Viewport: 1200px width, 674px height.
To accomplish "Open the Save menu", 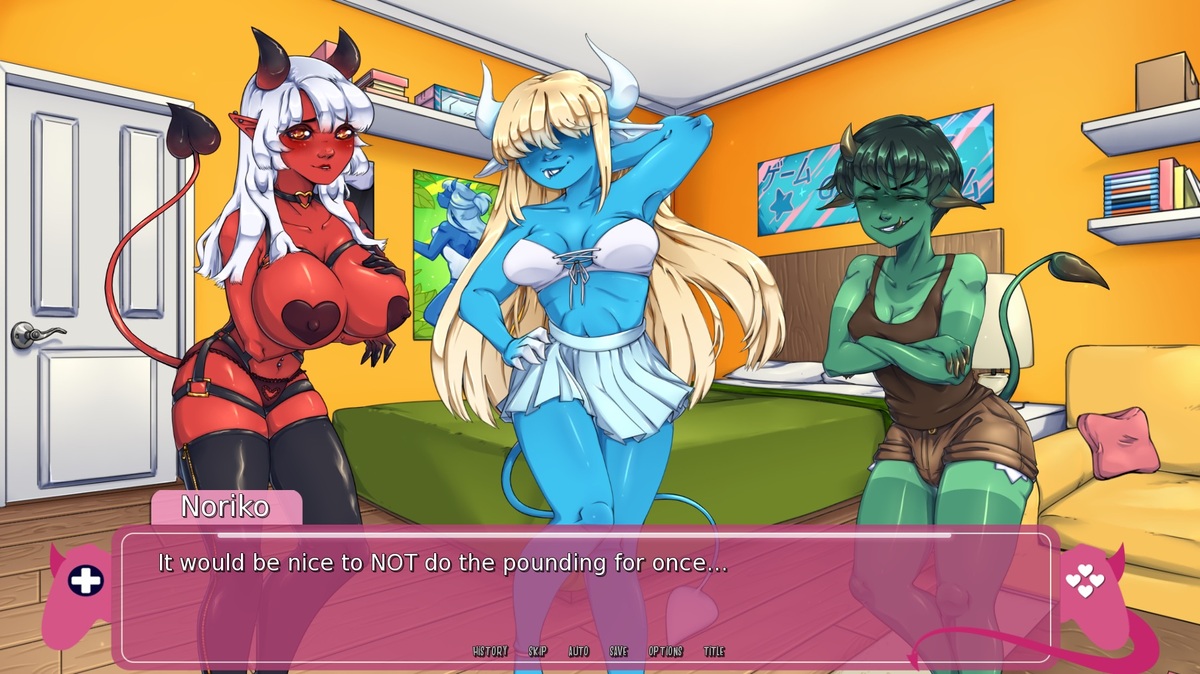I will [x=619, y=651].
